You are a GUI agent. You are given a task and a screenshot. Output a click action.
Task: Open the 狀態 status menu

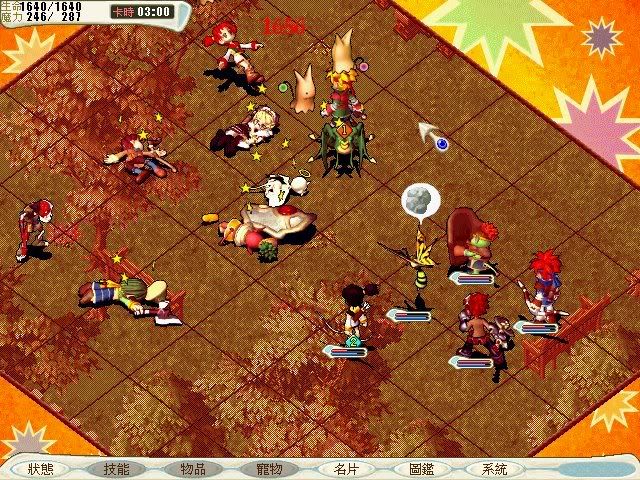(x=41, y=468)
